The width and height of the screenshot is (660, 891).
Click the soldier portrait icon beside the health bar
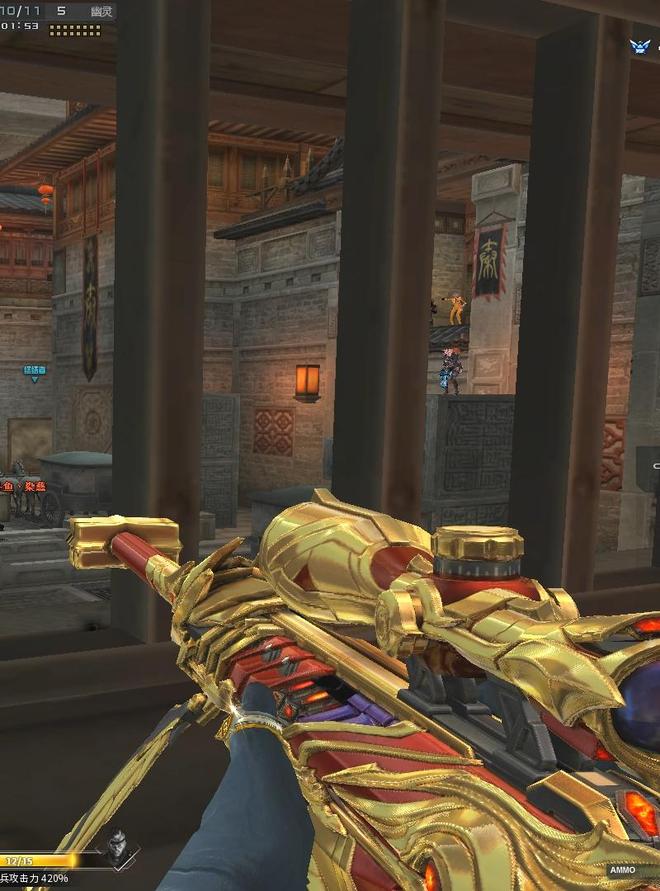[x=117, y=843]
